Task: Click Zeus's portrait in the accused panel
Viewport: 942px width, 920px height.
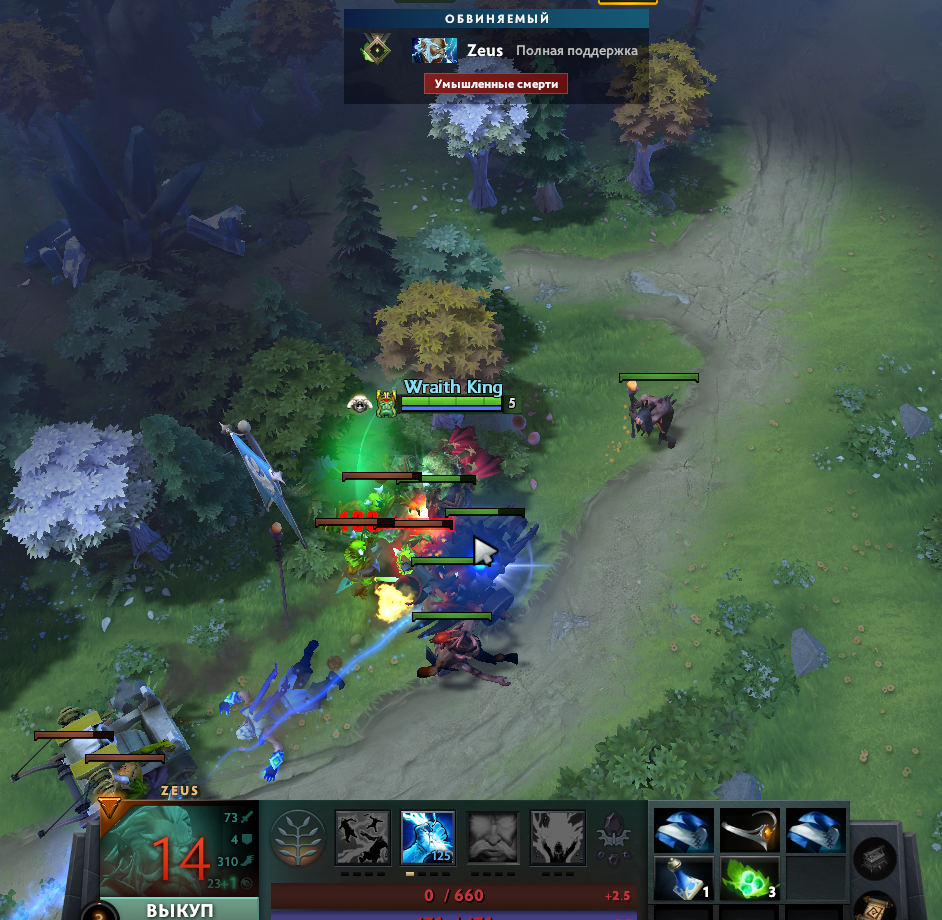Action: pos(435,51)
